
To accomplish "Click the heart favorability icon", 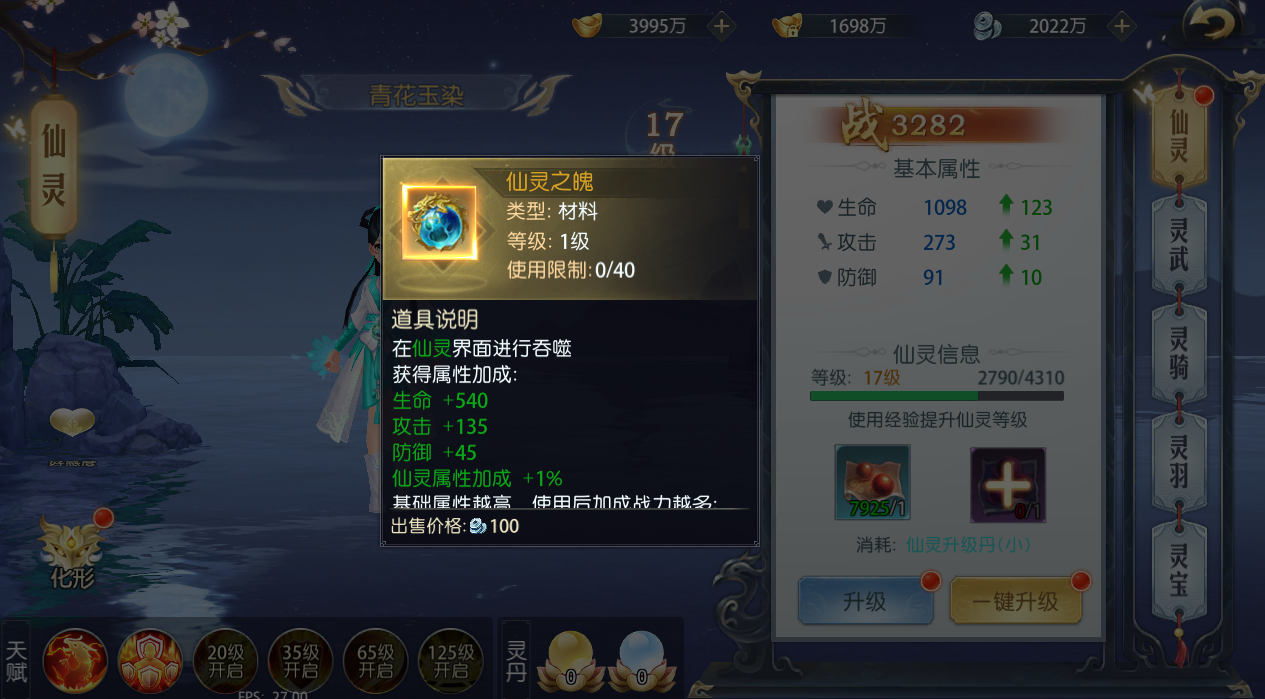I will pos(73,424).
